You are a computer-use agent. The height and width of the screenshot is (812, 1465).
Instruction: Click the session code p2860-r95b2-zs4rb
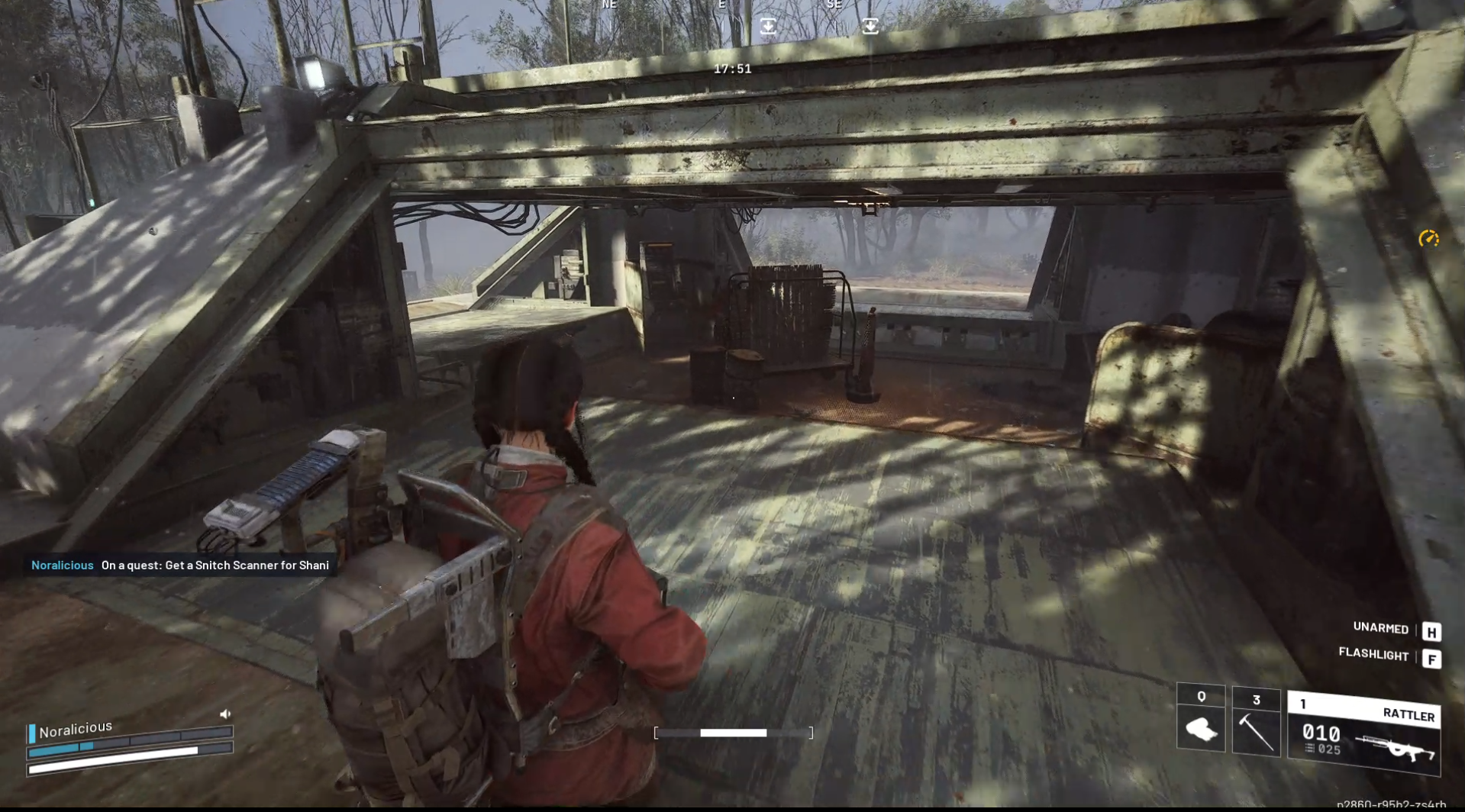[x=1402, y=803]
